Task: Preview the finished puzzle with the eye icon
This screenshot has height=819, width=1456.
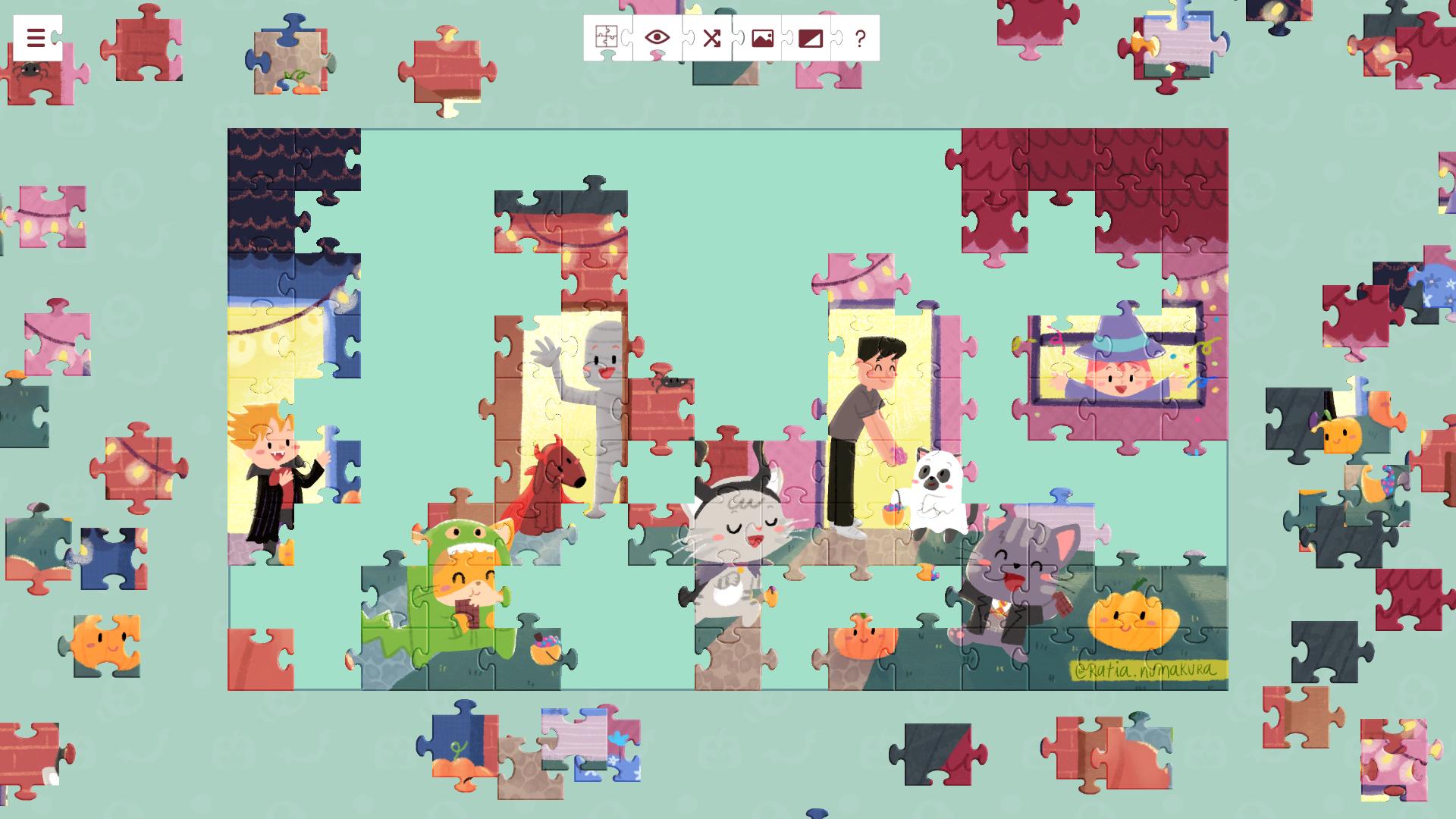Action: 656,38
